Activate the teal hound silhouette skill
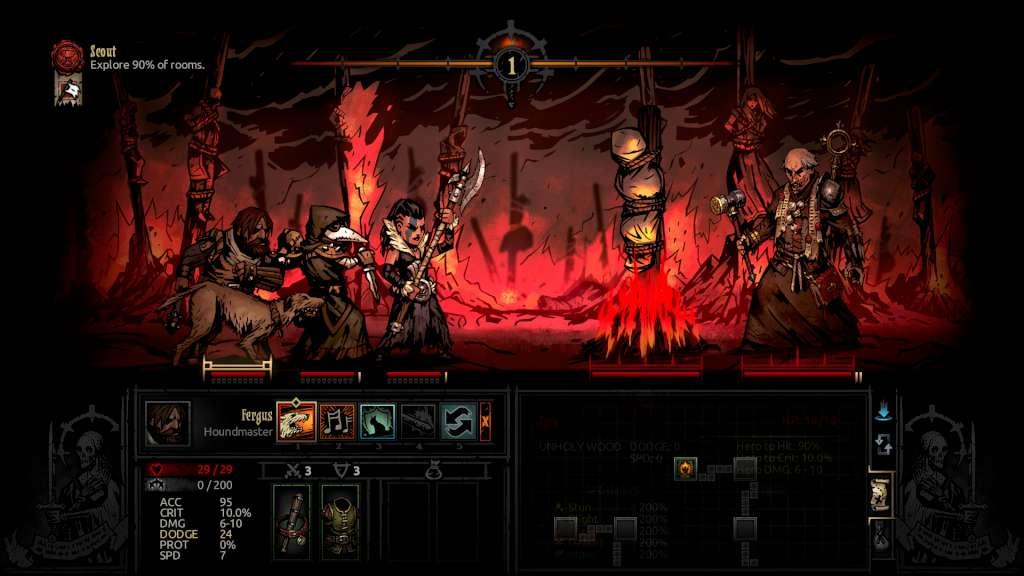 pos(377,422)
